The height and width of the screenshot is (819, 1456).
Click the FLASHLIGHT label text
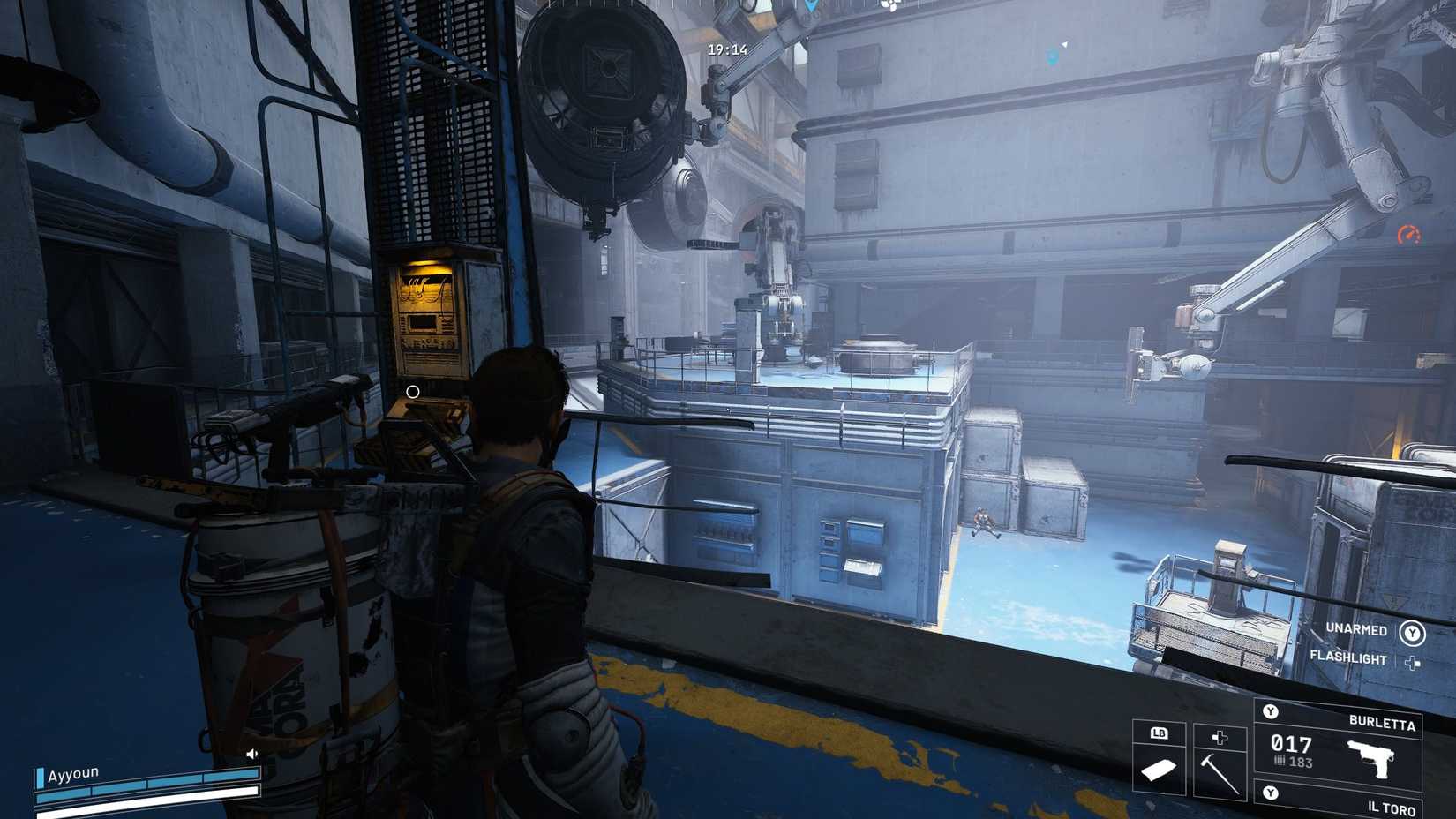[x=1349, y=657]
